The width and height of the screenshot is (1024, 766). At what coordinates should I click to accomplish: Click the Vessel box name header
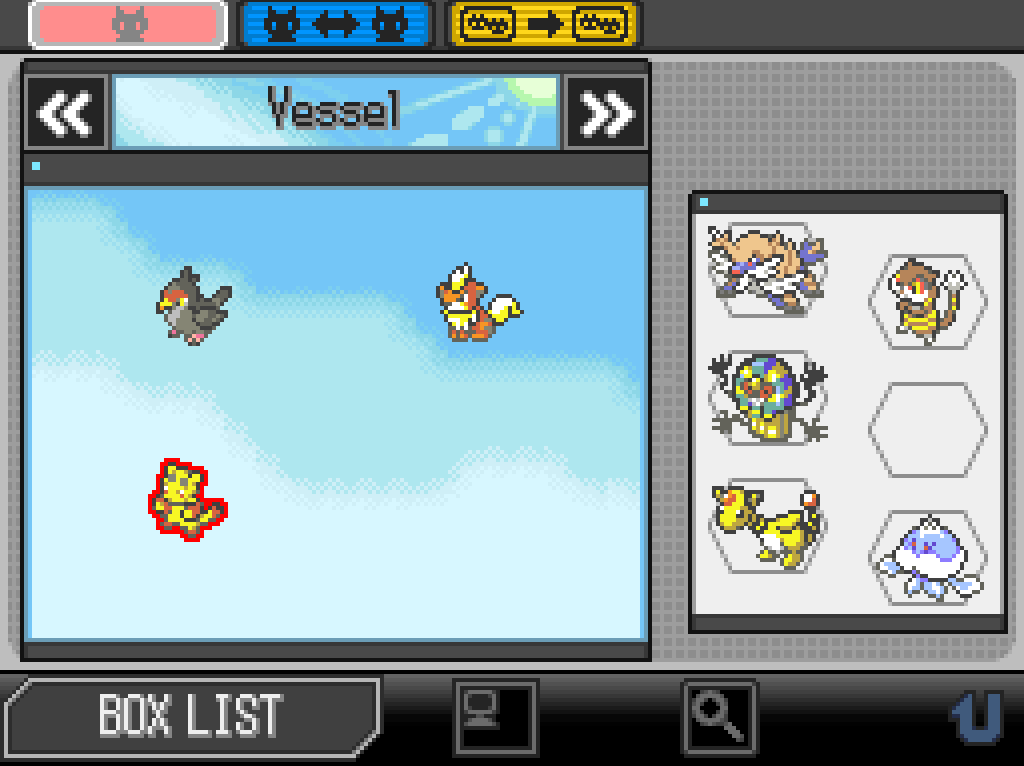(x=335, y=112)
